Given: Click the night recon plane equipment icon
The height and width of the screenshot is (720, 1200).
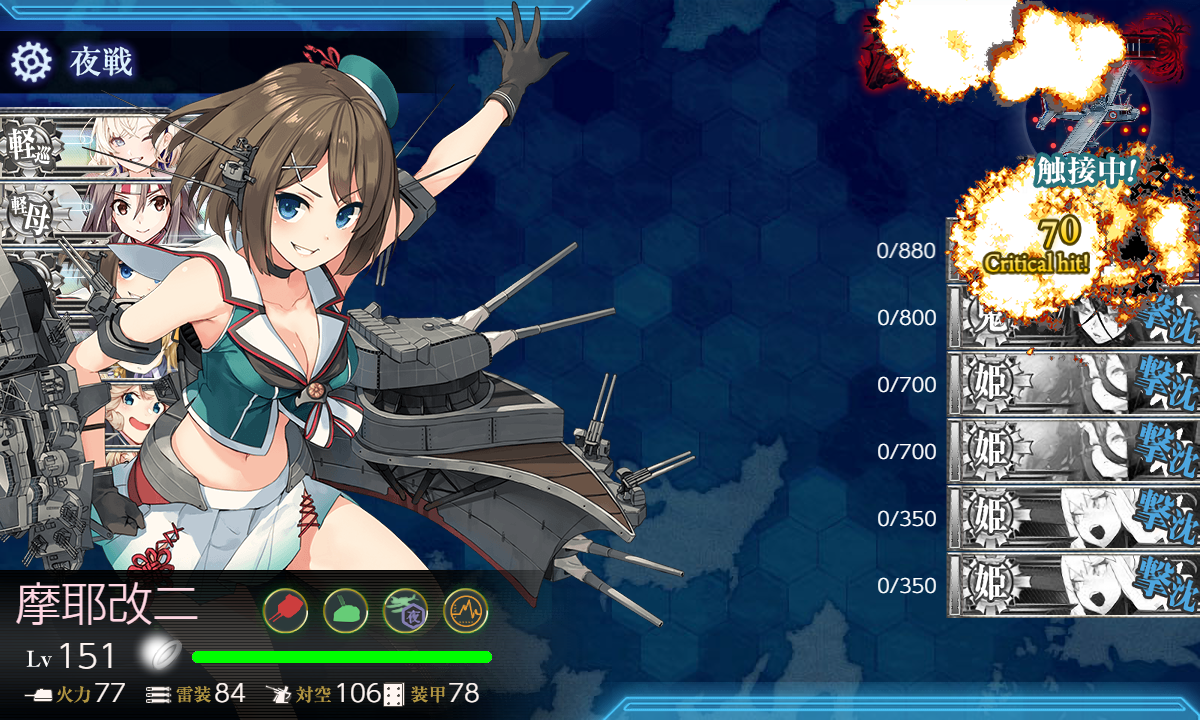Looking at the screenshot, I should point(405,609).
